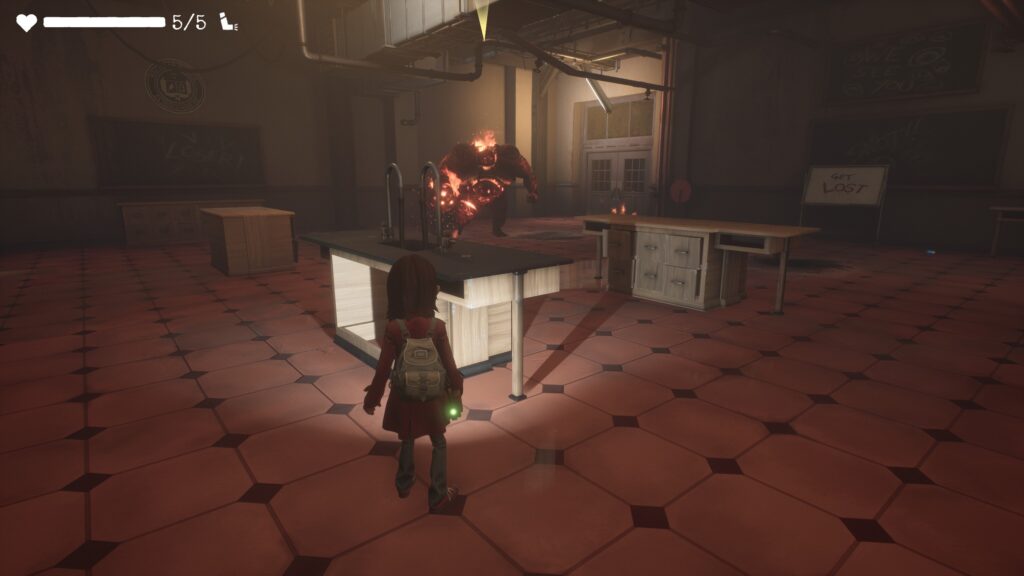Select the inhaler item icon
The width and height of the screenshot is (1024, 576).
(x=227, y=22)
